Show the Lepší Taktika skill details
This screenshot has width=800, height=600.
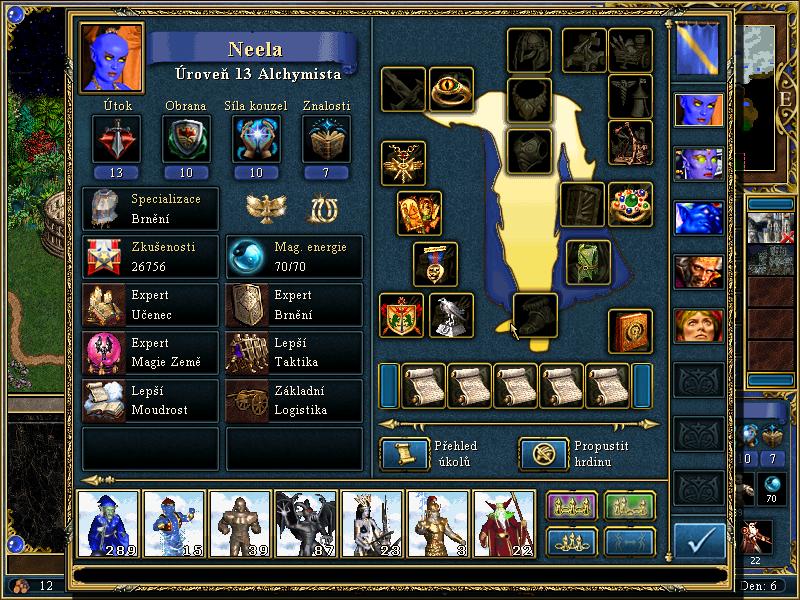click(x=294, y=353)
